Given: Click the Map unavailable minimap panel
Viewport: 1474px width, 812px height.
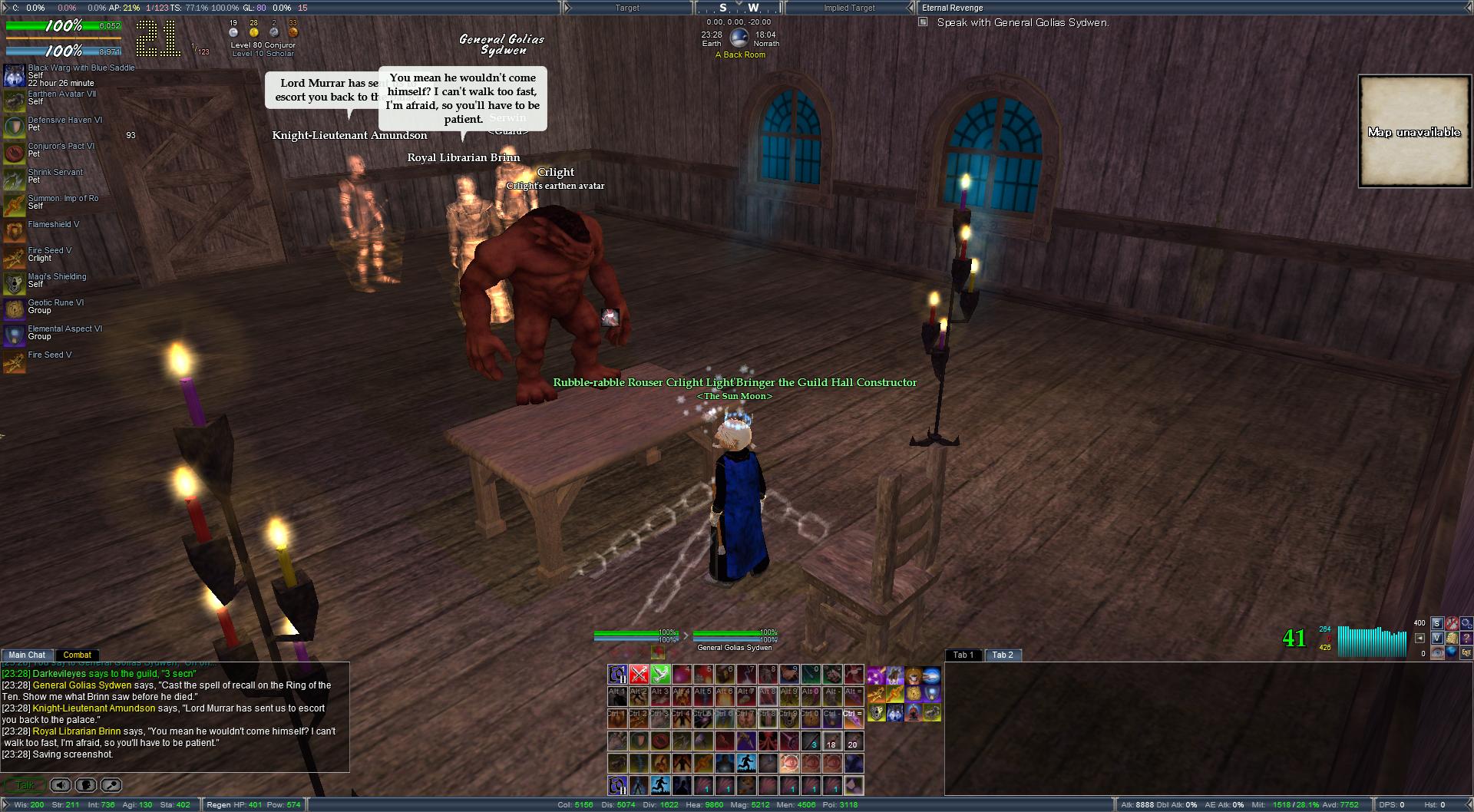Looking at the screenshot, I should tap(1413, 131).
